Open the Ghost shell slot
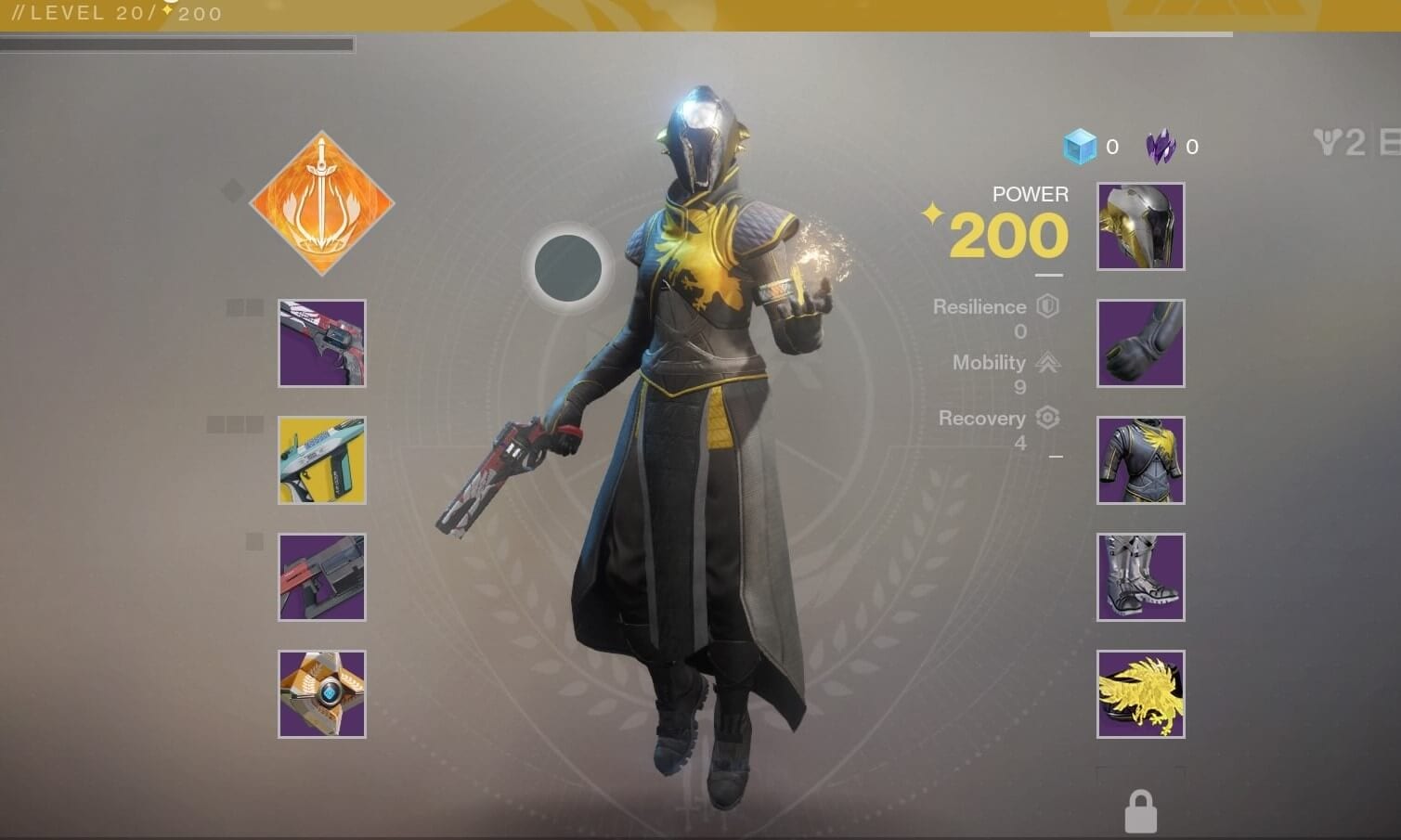The width and height of the screenshot is (1401, 840). [322, 694]
